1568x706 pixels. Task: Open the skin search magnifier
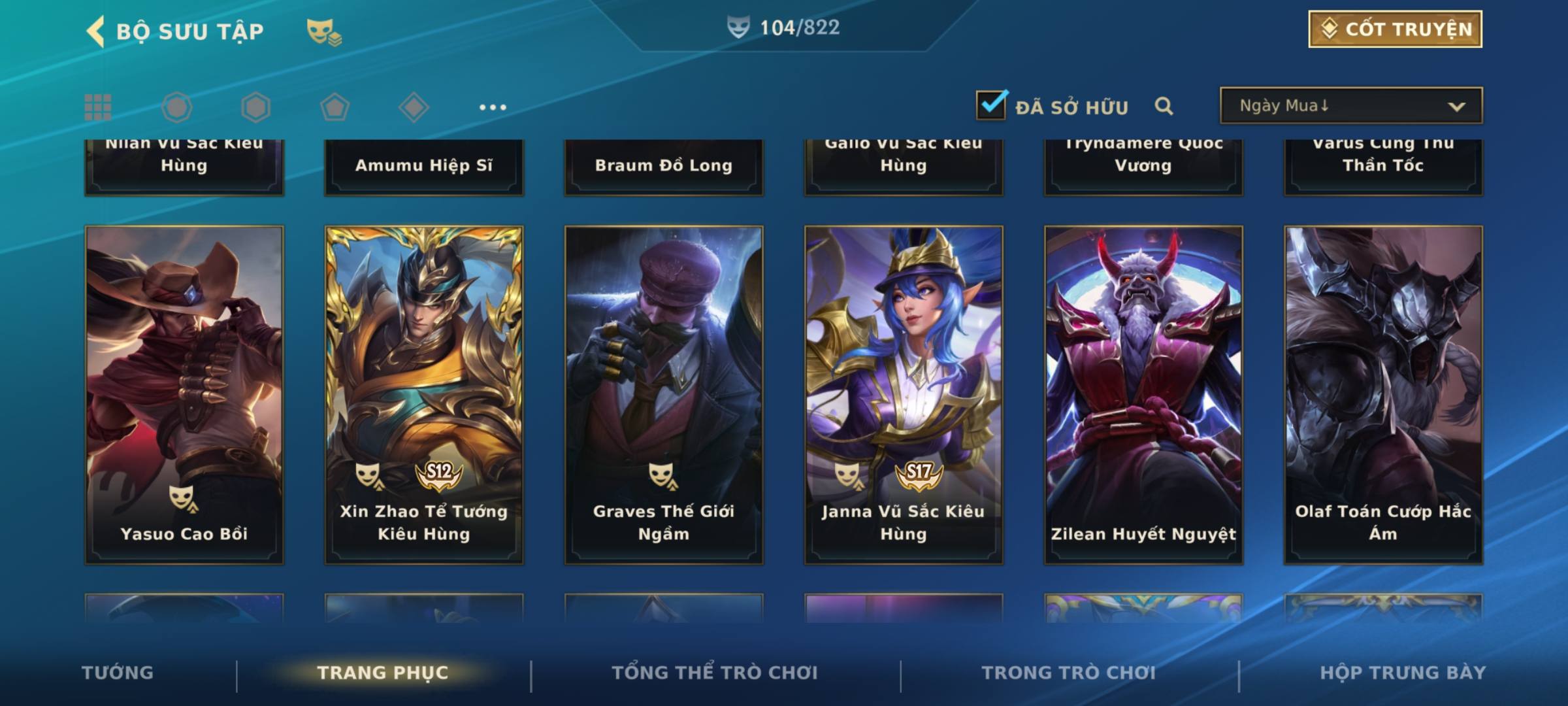point(1164,106)
